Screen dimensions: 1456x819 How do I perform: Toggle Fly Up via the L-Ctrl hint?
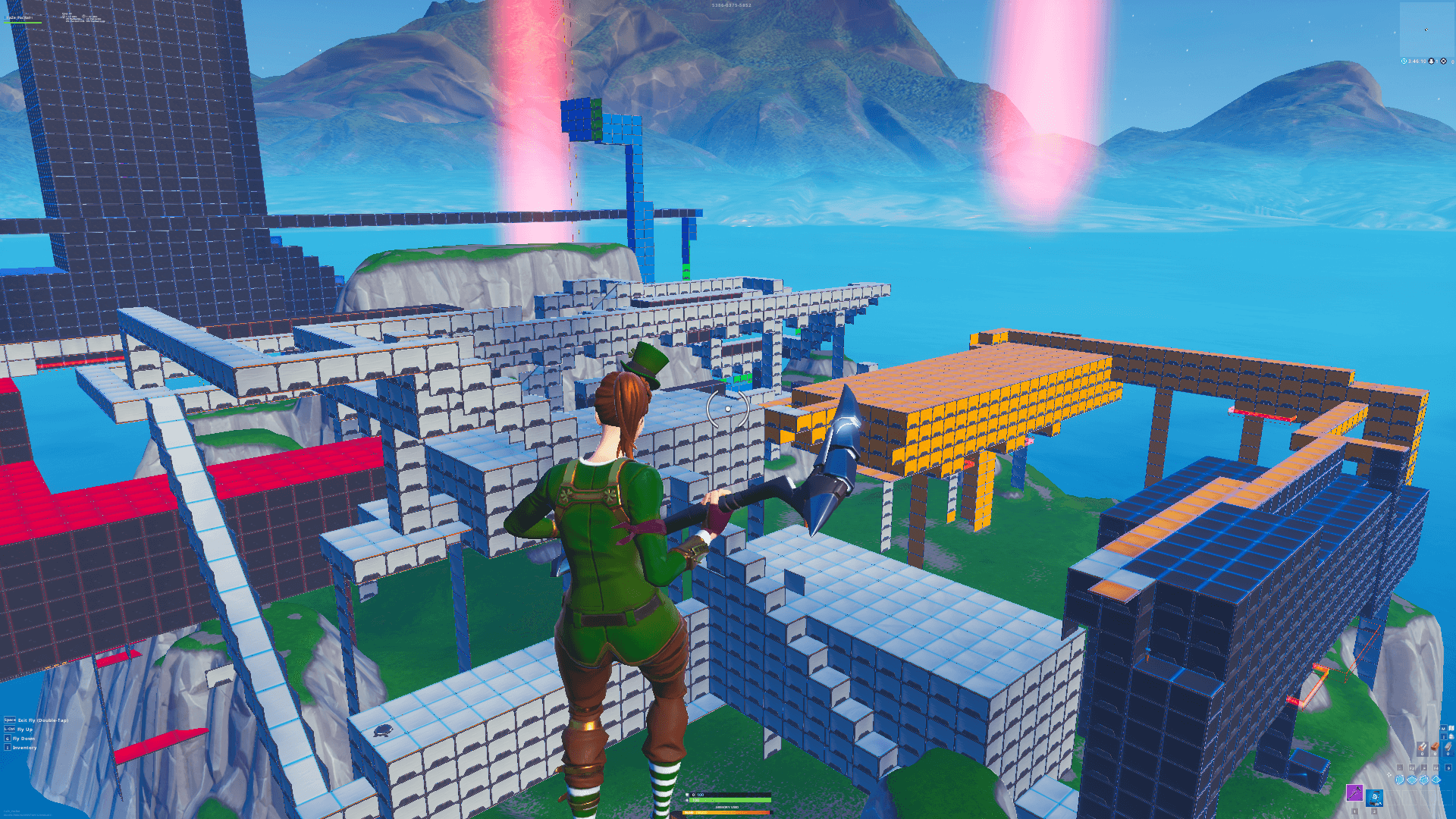click(x=9, y=729)
